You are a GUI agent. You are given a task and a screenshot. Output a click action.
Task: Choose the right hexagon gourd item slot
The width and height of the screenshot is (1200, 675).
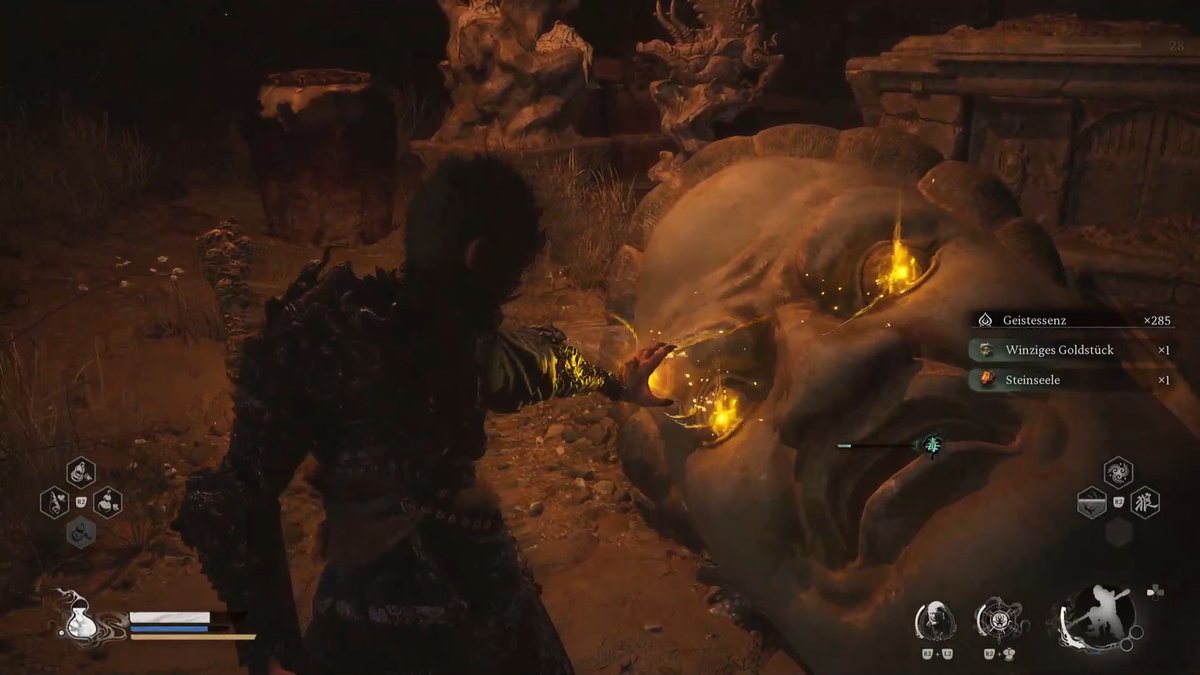[108, 502]
